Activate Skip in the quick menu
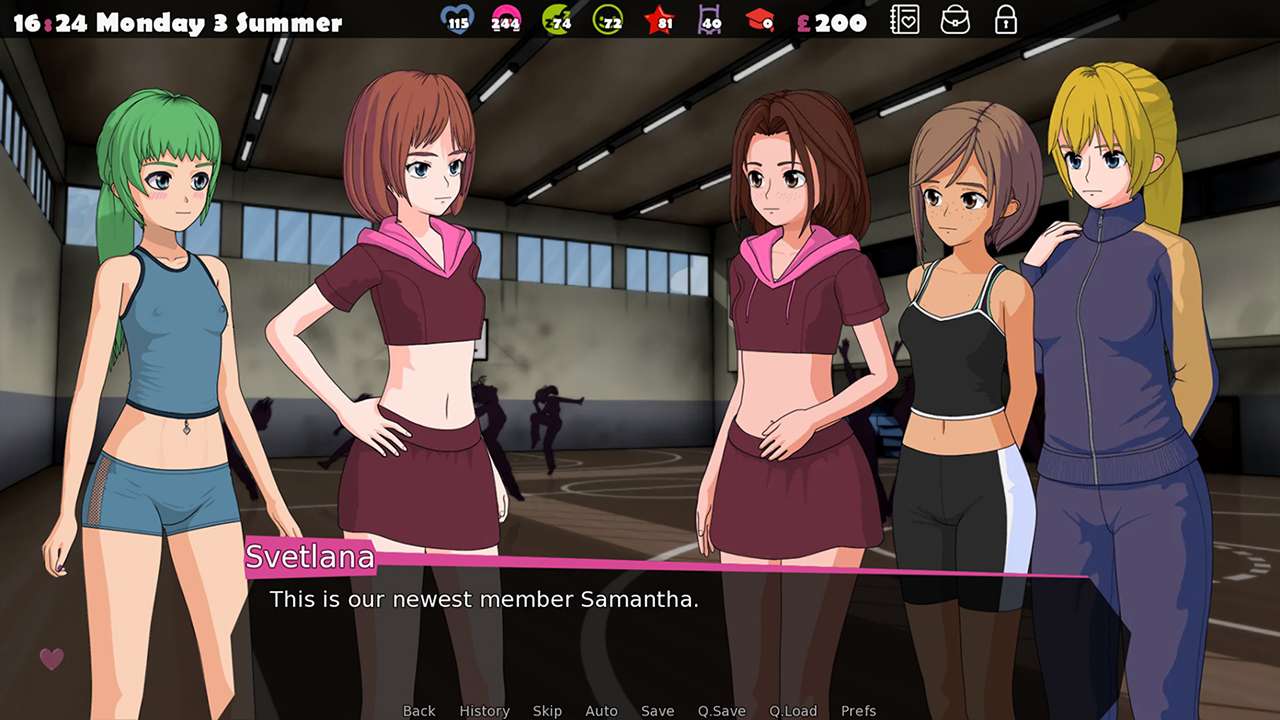The width and height of the screenshot is (1280, 720). tap(547, 711)
